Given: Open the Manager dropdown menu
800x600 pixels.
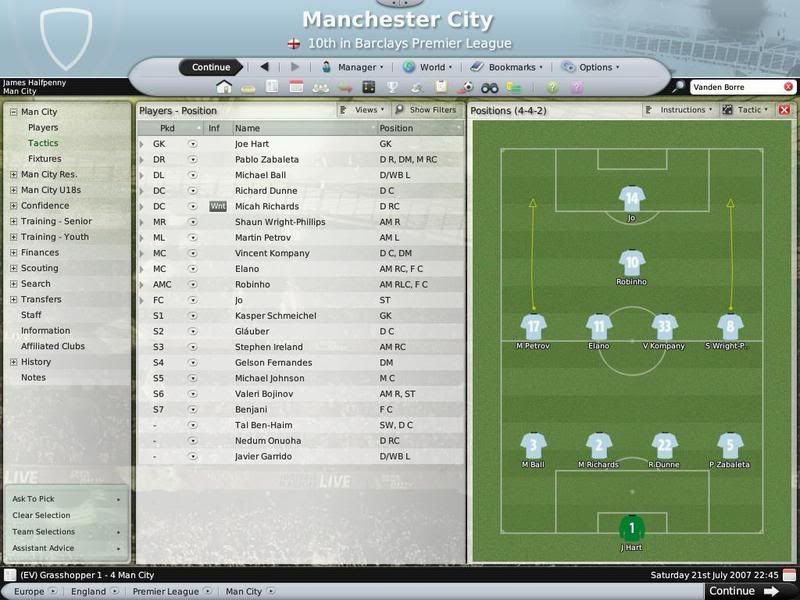Looking at the screenshot, I should click(353, 67).
